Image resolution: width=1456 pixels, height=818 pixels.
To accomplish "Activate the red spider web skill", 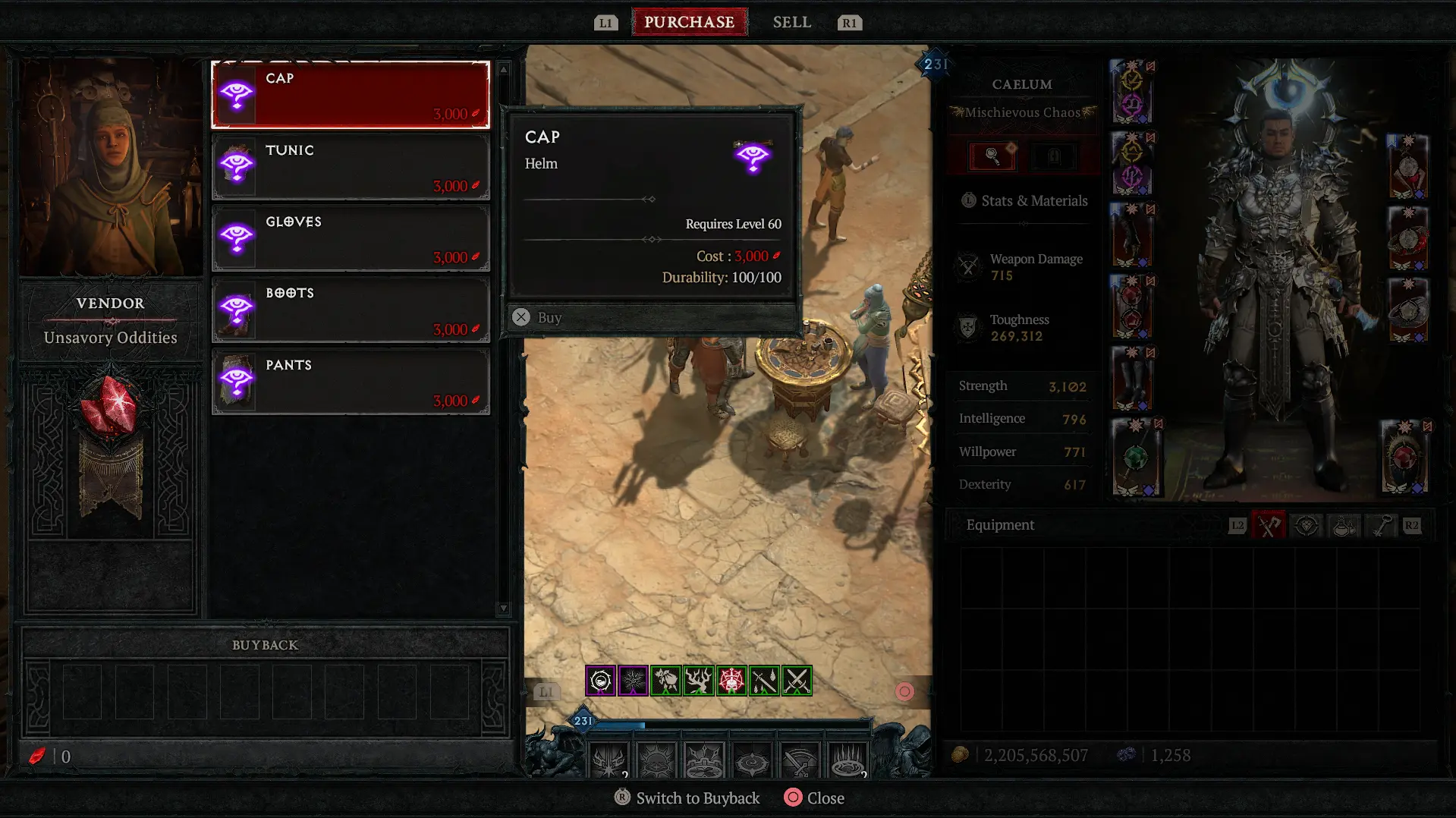I will point(731,681).
